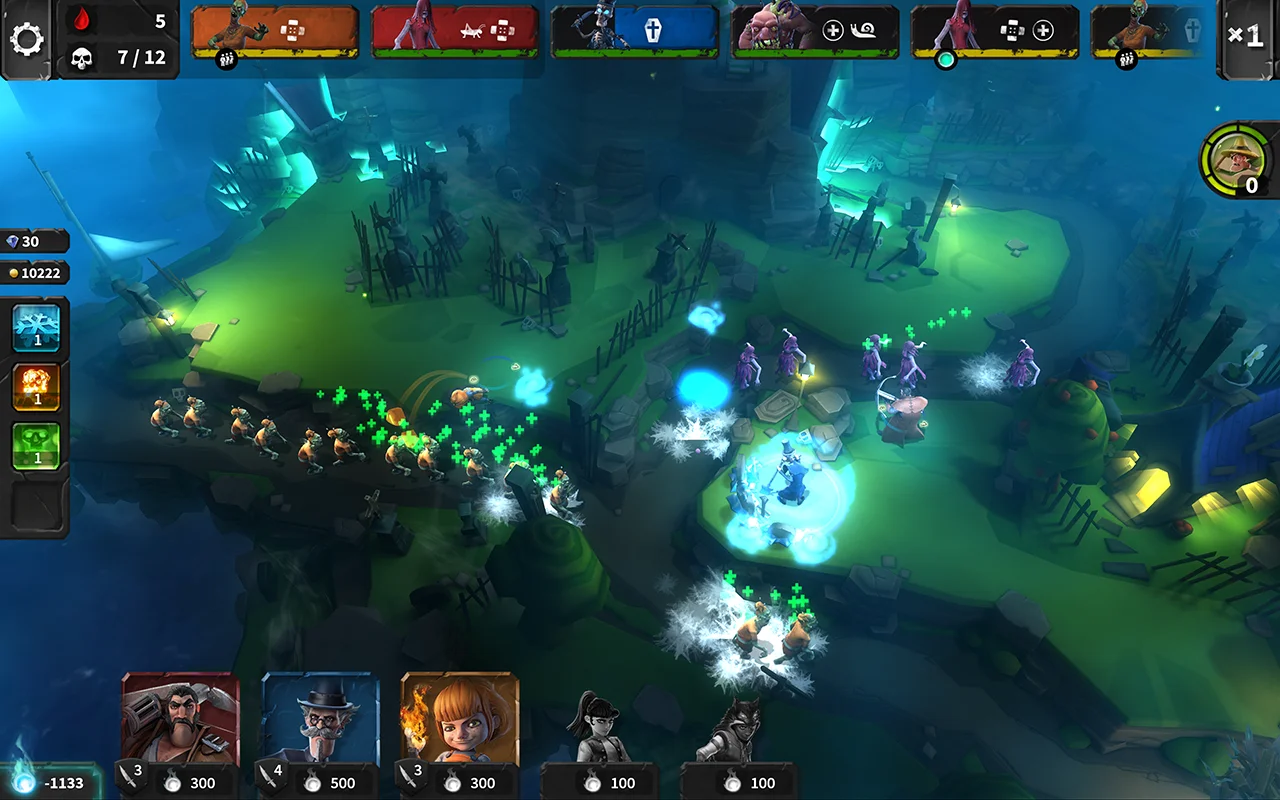Click the snail icon on the butcher wave banner
Viewport: 1280px width, 800px height.
tap(862, 30)
